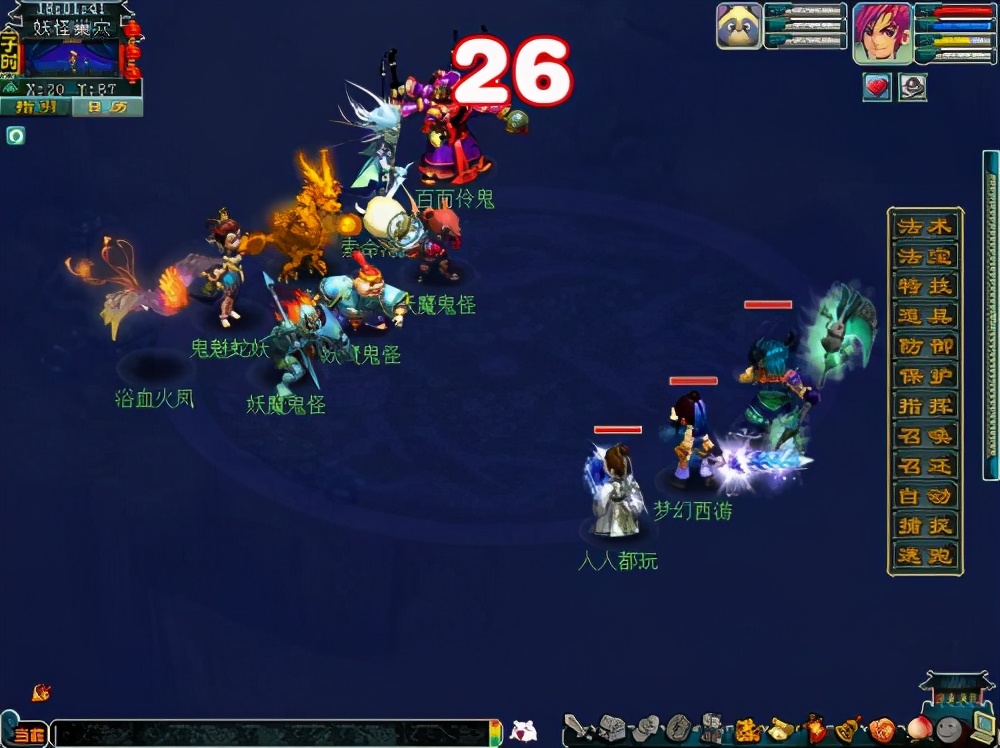Select the 保护 protect command
Viewport: 1000px width, 748px height.
pos(925,377)
